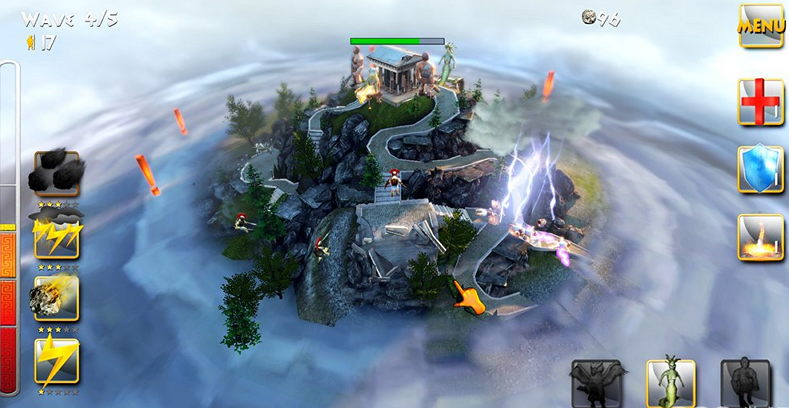Activate the blue shield power
The image size is (789, 408).
(760, 169)
